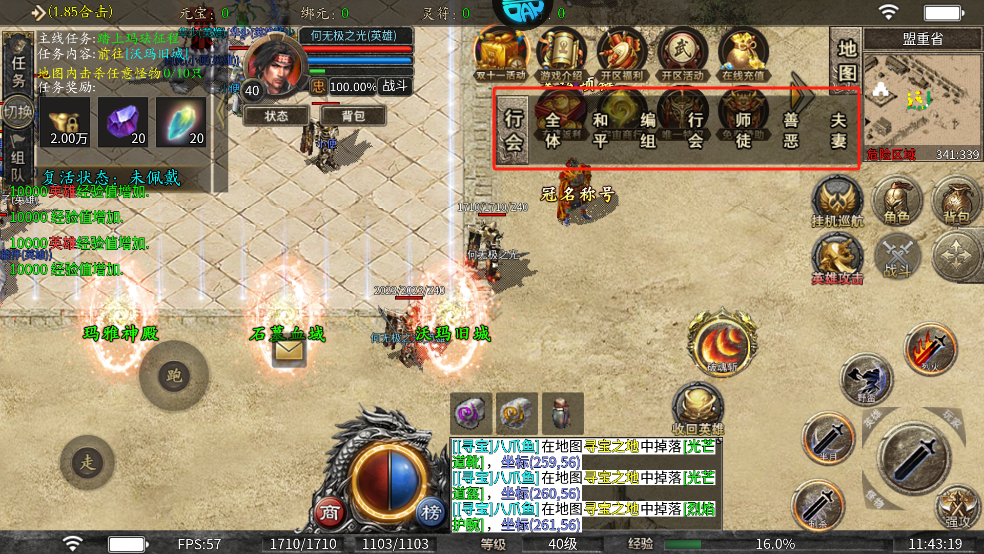
Task: Tap the round 切换 switch button
Action: [16, 109]
